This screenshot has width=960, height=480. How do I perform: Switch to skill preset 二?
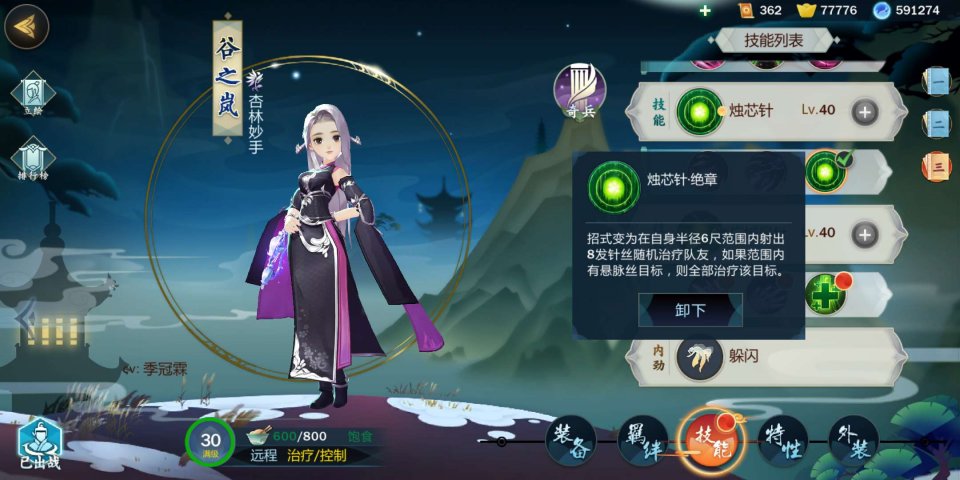tap(938, 123)
